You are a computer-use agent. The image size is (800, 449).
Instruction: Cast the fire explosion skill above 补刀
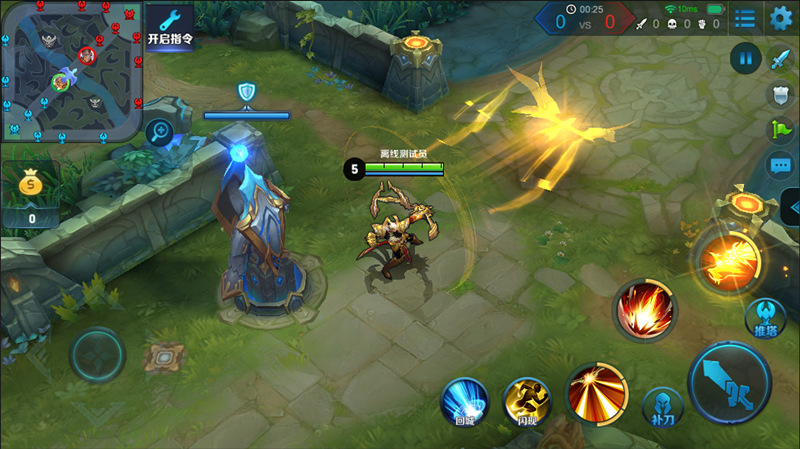645,307
